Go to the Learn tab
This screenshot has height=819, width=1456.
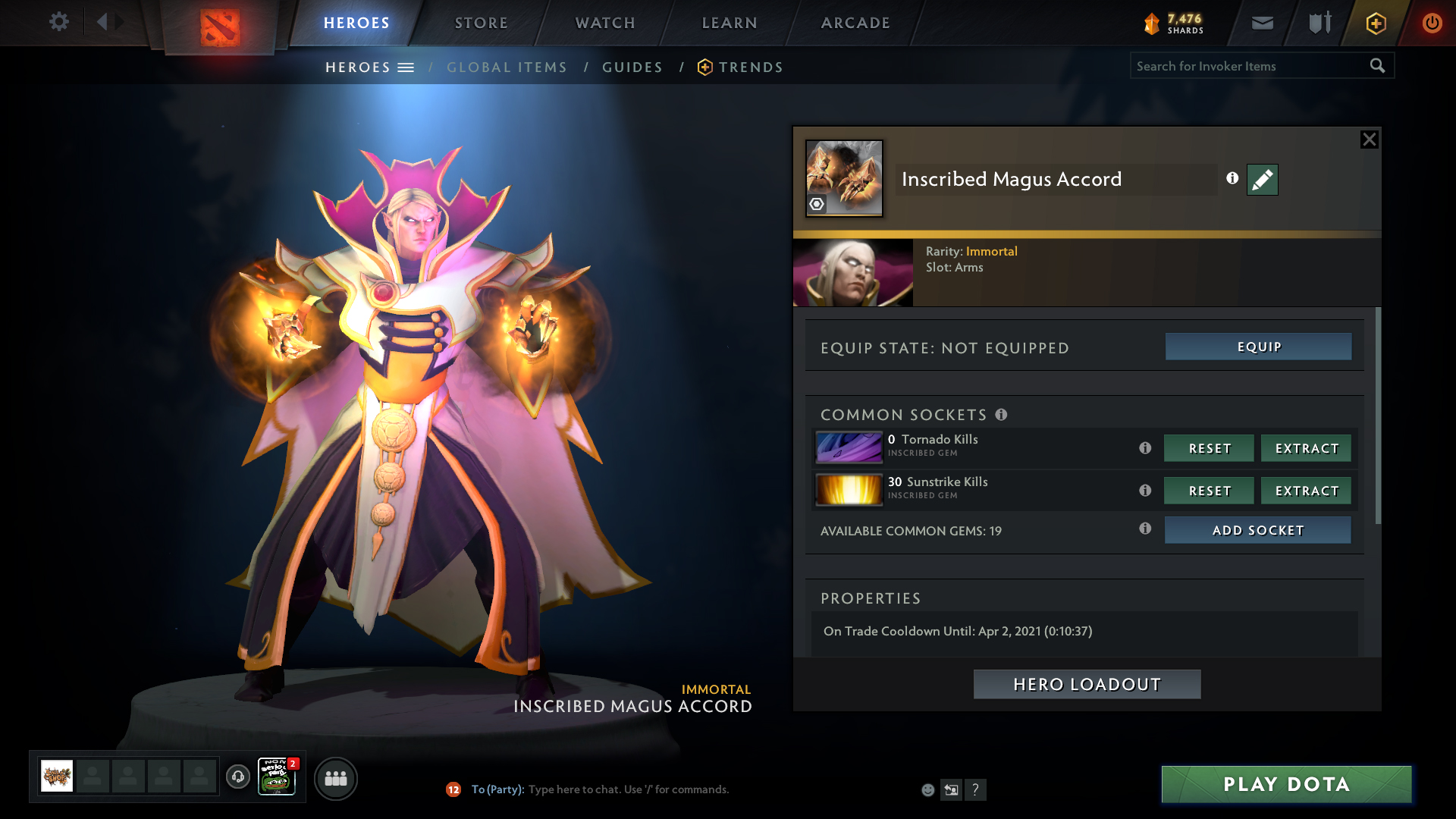point(730,23)
